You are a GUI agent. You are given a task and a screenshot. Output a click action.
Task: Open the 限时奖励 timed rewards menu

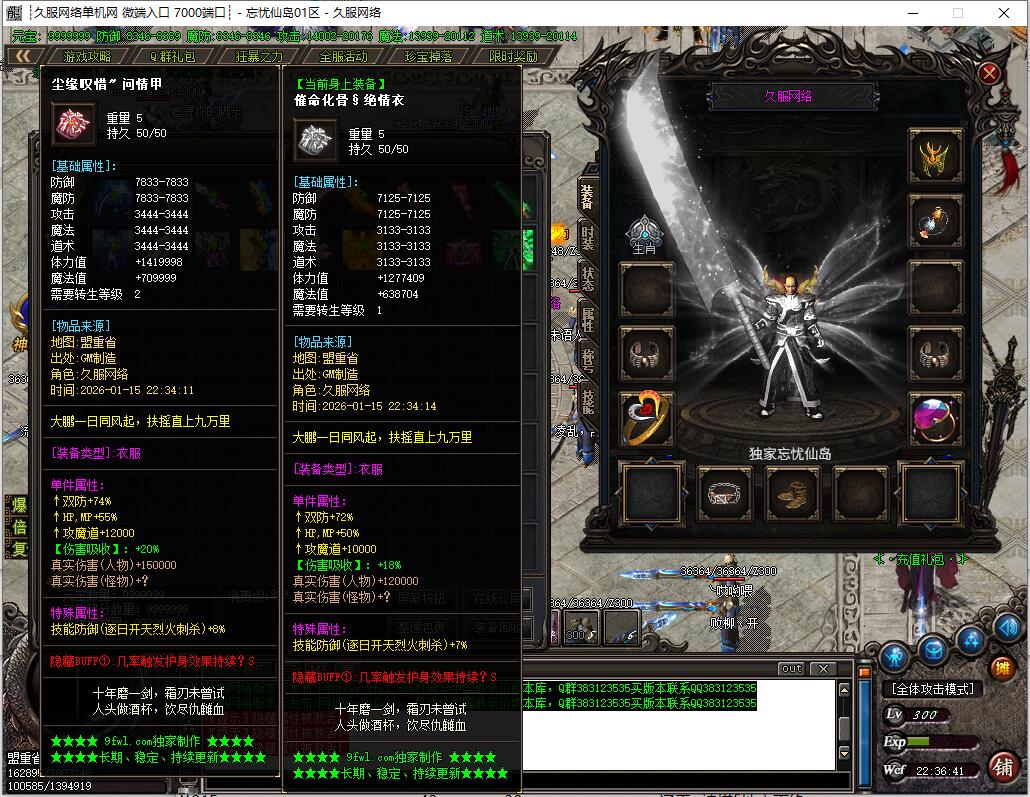(x=514, y=57)
